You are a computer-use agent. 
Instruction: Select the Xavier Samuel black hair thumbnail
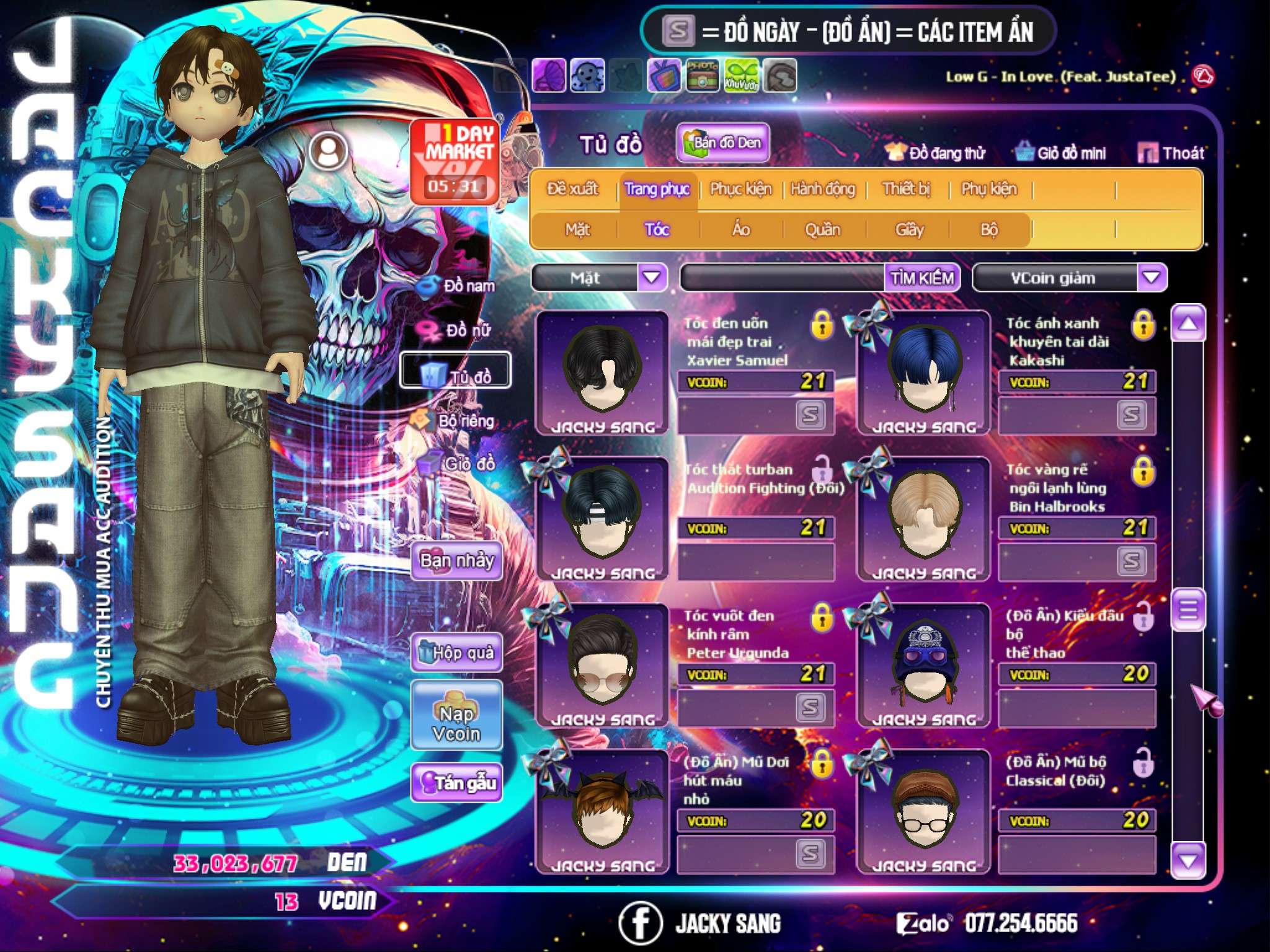[x=602, y=372]
